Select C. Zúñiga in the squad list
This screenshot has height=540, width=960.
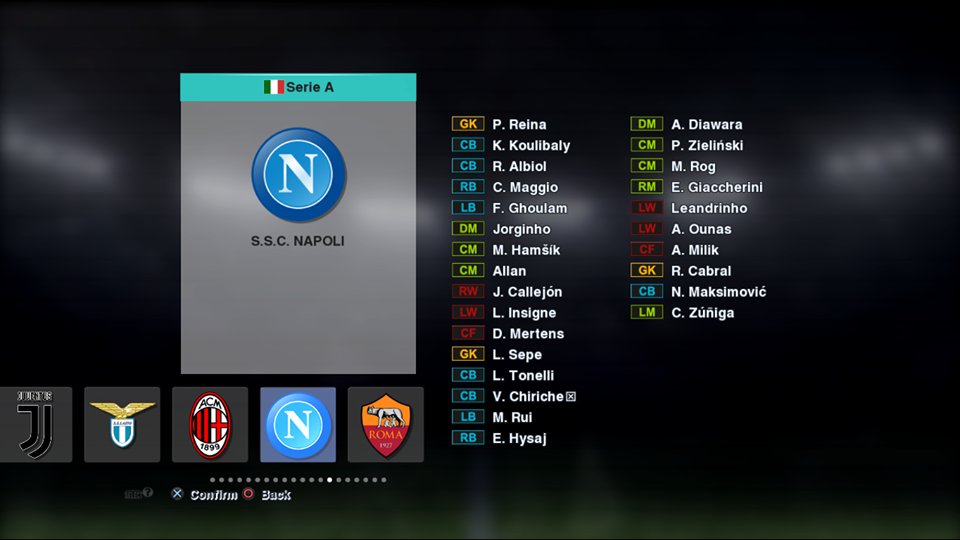tap(702, 313)
